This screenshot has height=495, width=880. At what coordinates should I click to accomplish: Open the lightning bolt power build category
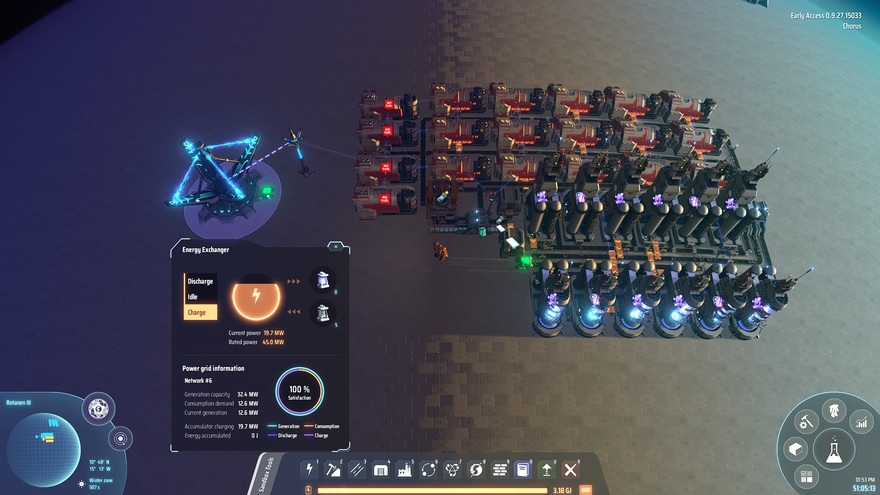(310, 469)
